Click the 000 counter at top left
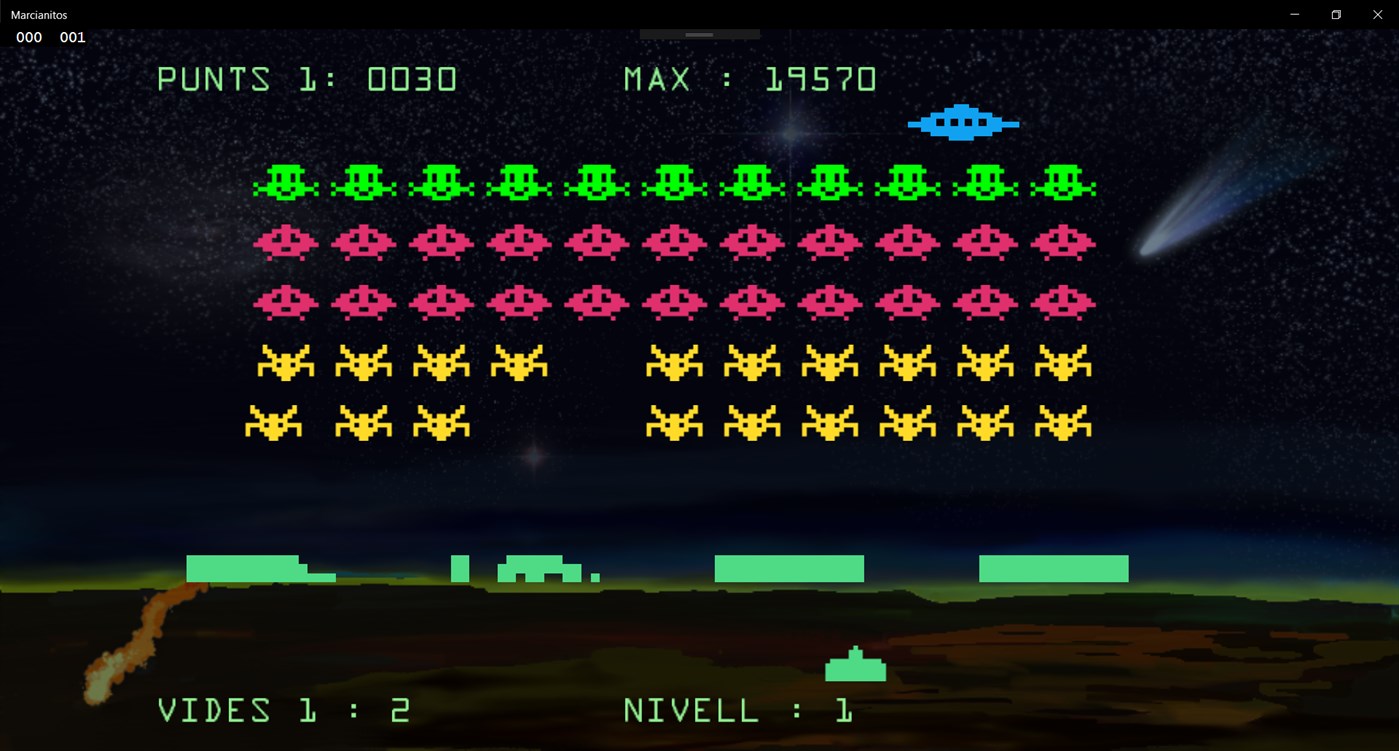This screenshot has width=1399, height=751. pyautogui.click(x=28, y=37)
